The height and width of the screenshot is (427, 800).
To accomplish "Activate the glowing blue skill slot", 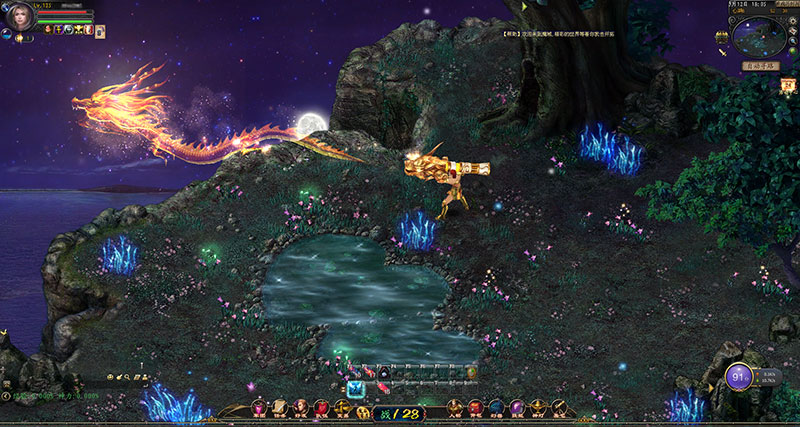I will click(x=354, y=389).
